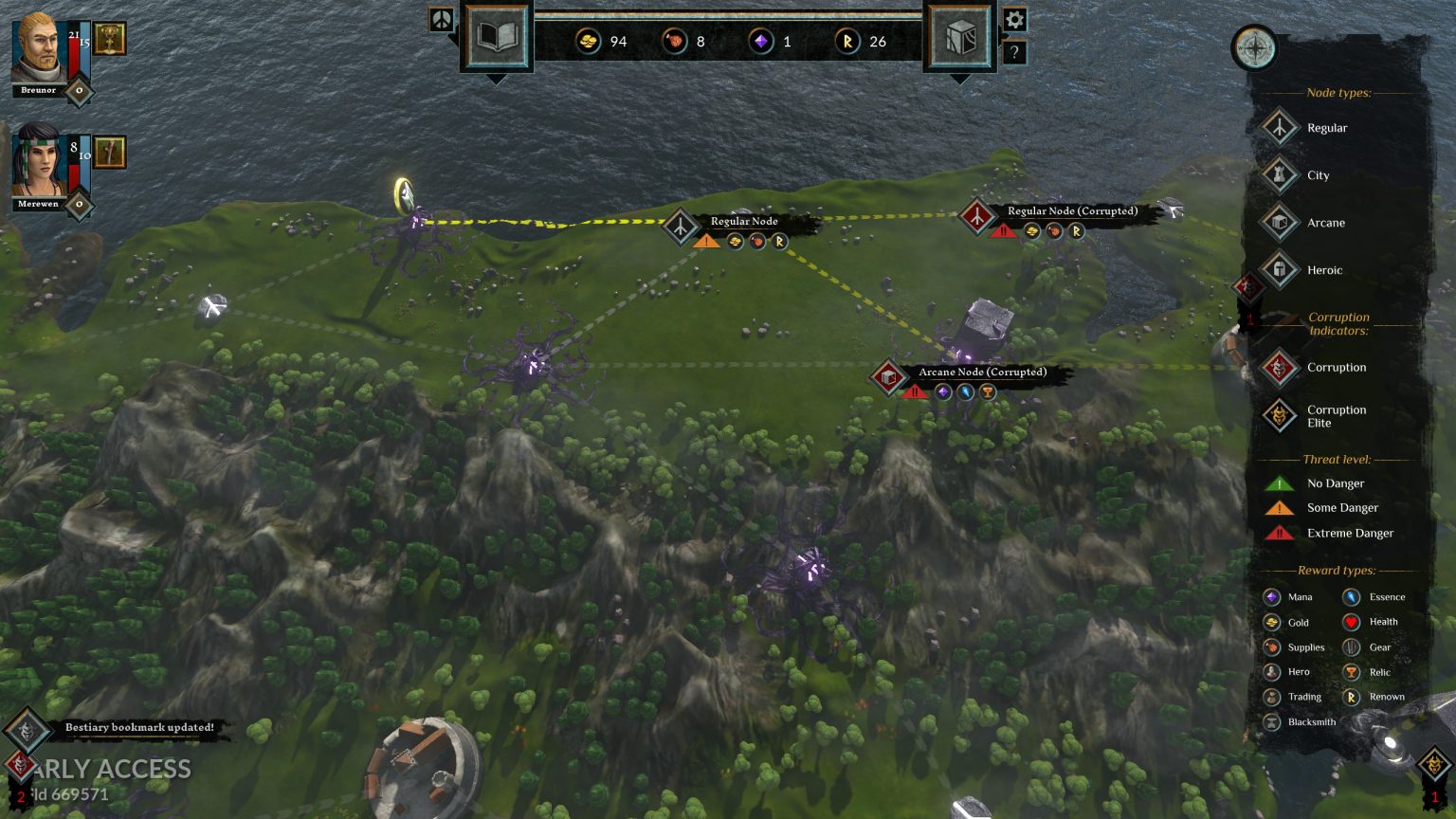Click the question mark help button
Screen dimensions: 1456x819
[x=1014, y=53]
